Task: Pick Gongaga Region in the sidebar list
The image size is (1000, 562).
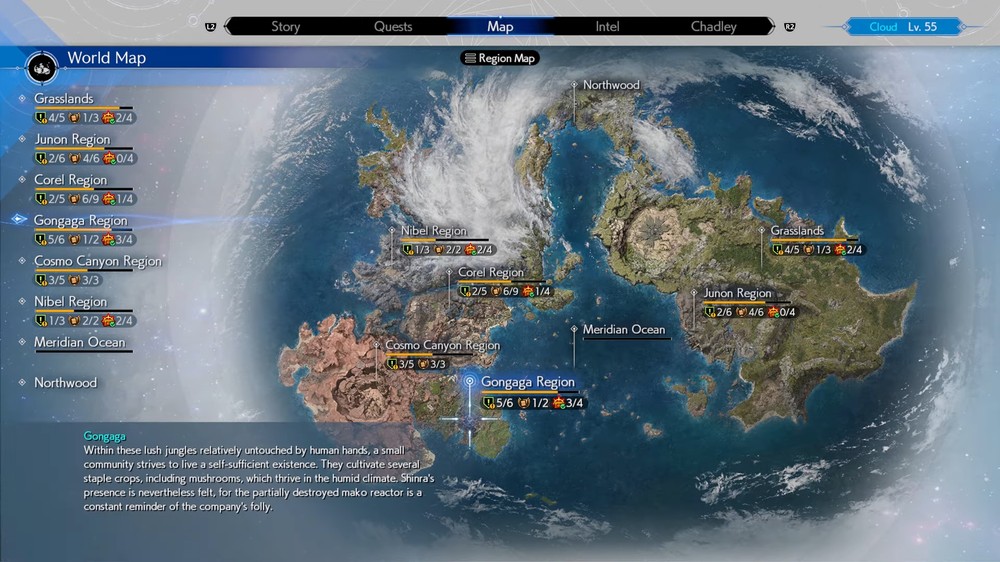Action: click(x=81, y=221)
